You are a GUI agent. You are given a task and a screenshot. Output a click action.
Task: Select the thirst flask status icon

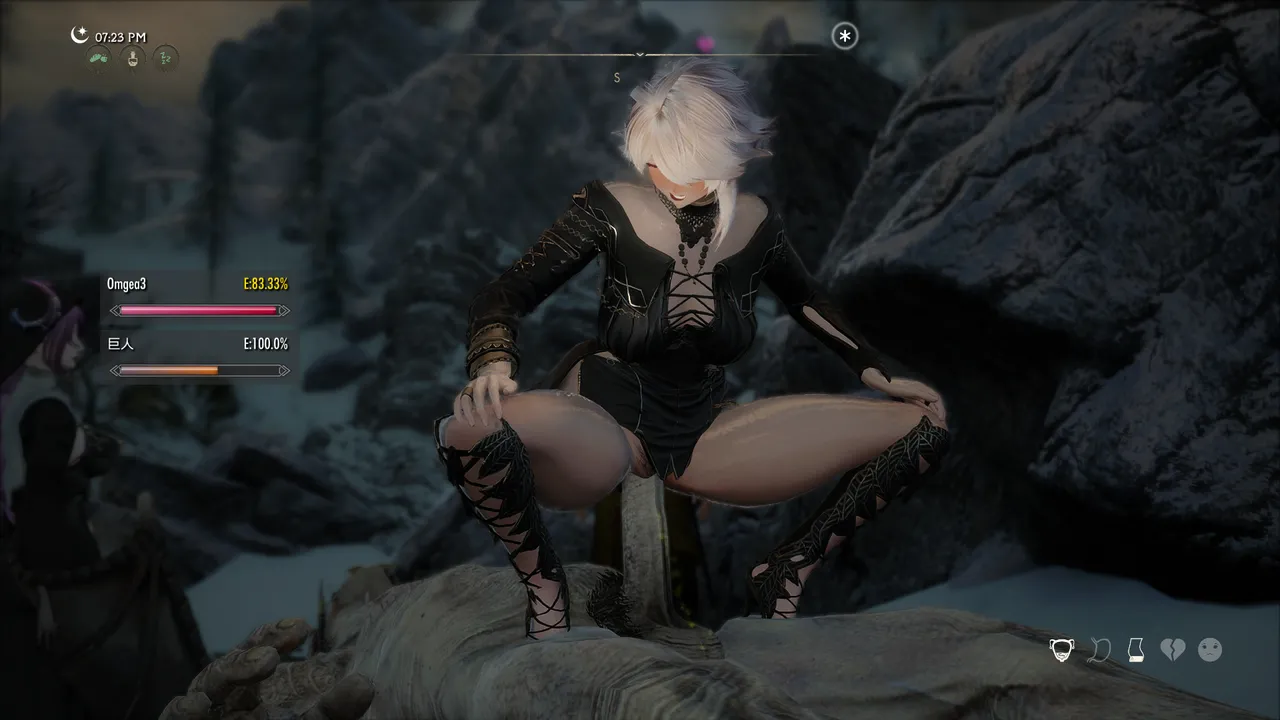pos(133,59)
